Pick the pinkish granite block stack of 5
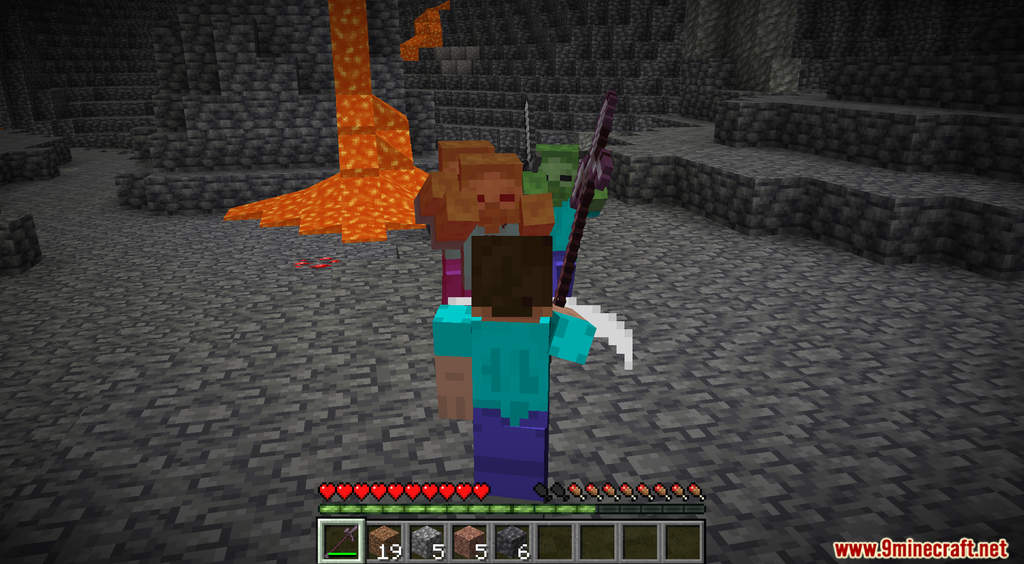This screenshot has width=1024, height=564. 470,541
